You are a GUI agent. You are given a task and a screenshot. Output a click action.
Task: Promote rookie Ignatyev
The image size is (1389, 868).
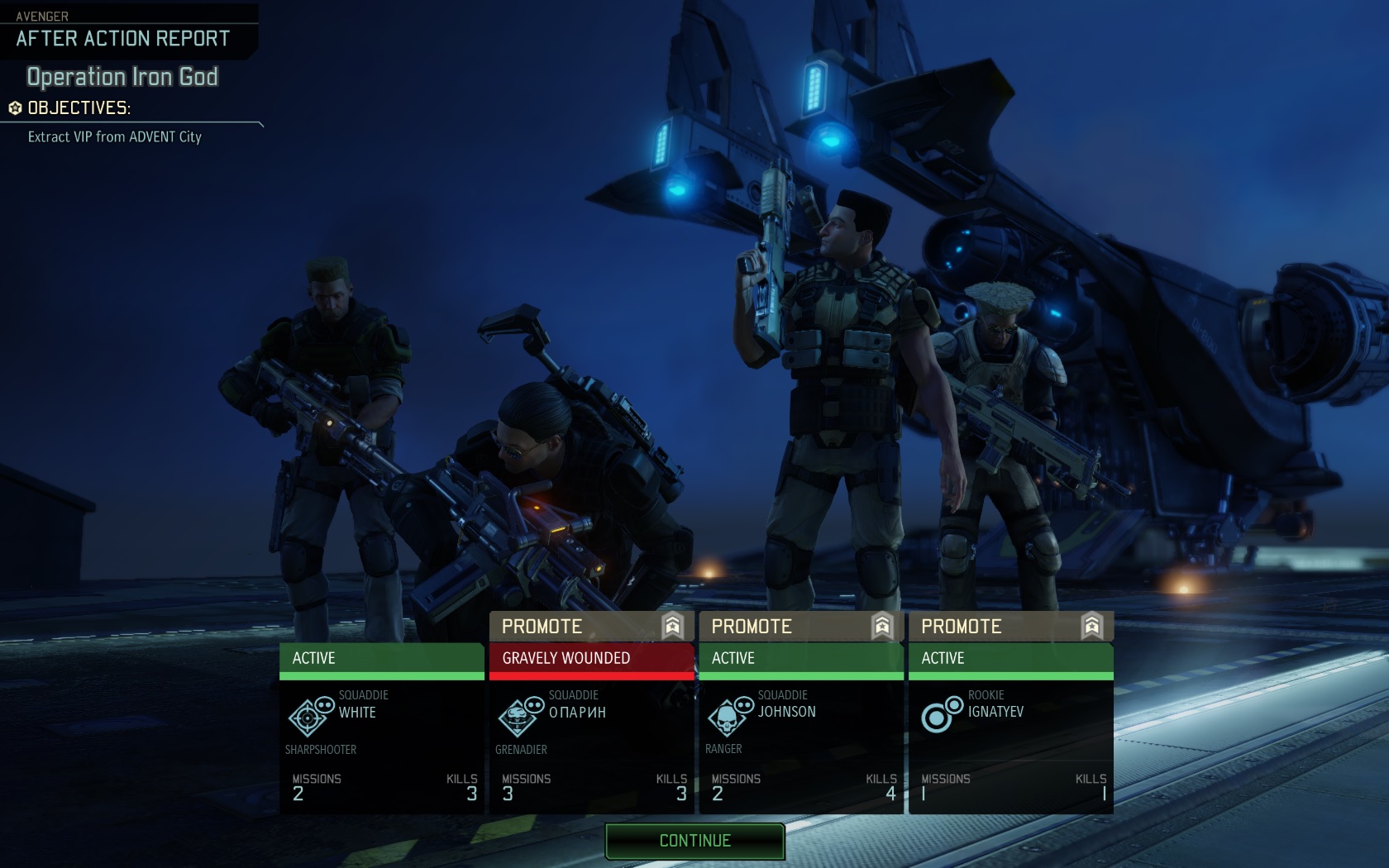pos(1010,627)
